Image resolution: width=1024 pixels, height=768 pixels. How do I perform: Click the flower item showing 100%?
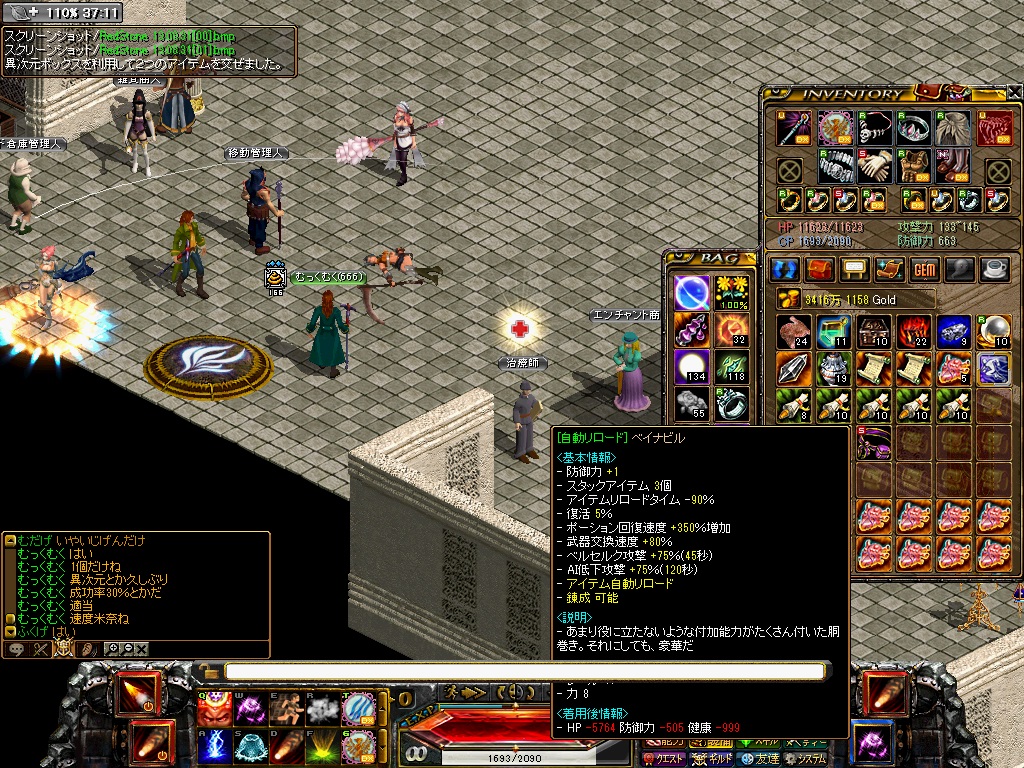(x=732, y=293)
